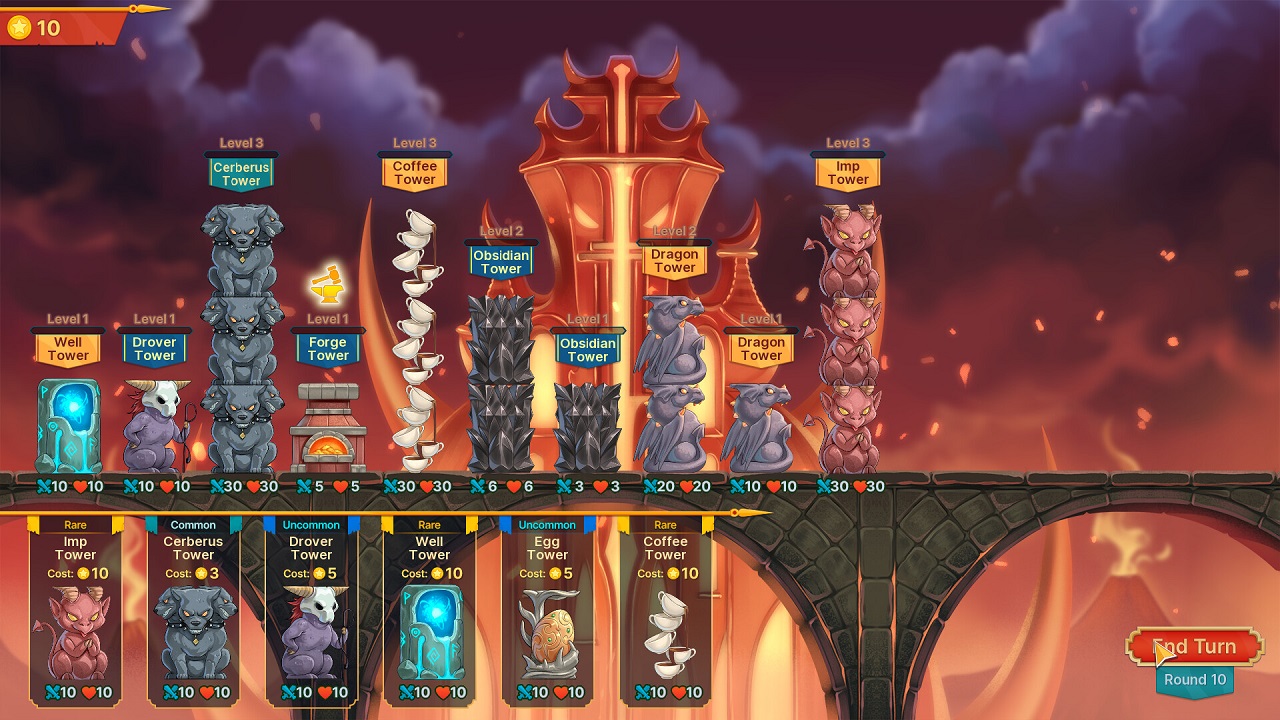Click the Uncommon label on the Drover Tower card
The height and width of the screenshot is (720, 1280).
click(x=311, y=524)
